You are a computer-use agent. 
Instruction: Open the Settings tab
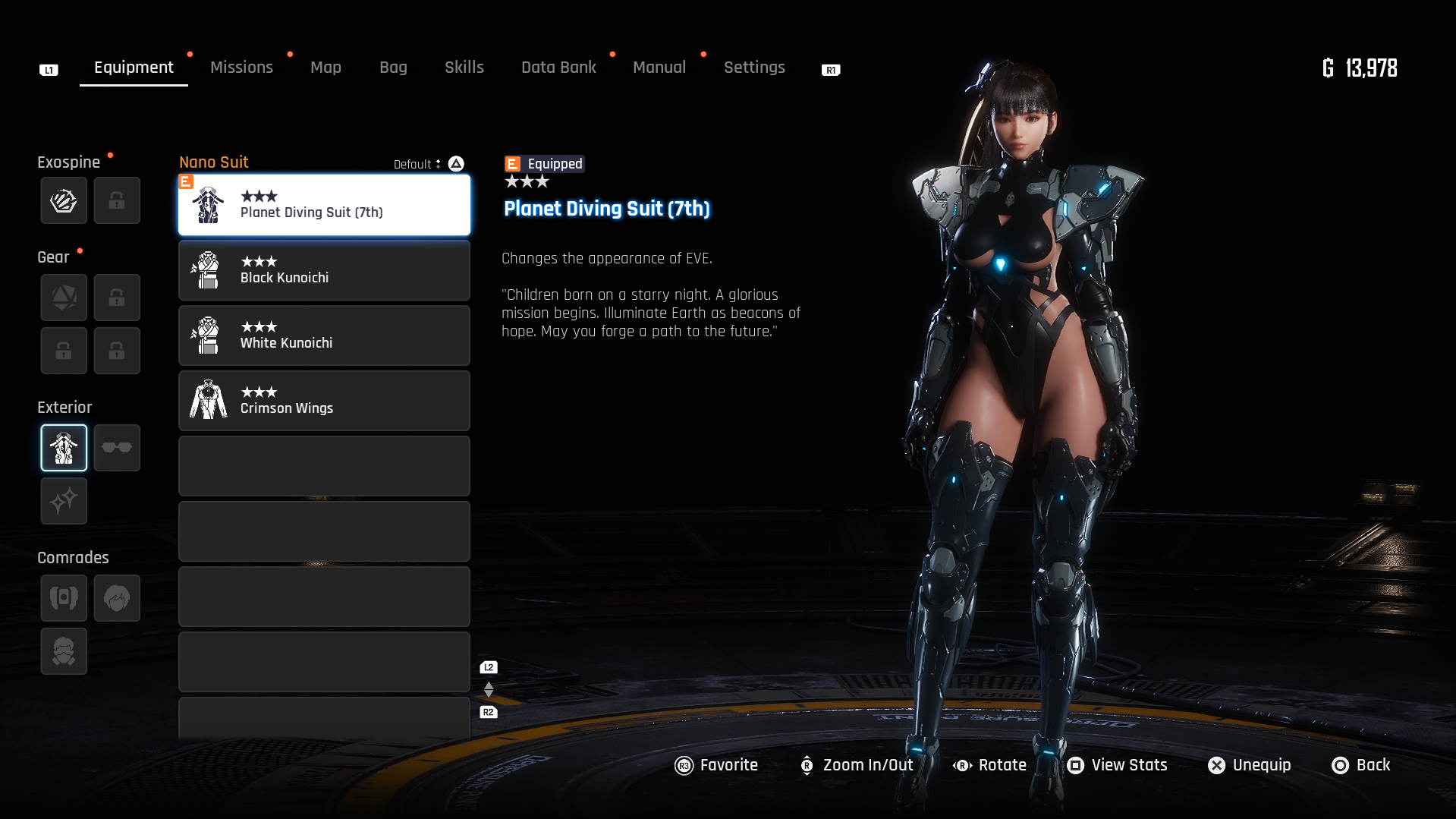(x=754, y=68)
